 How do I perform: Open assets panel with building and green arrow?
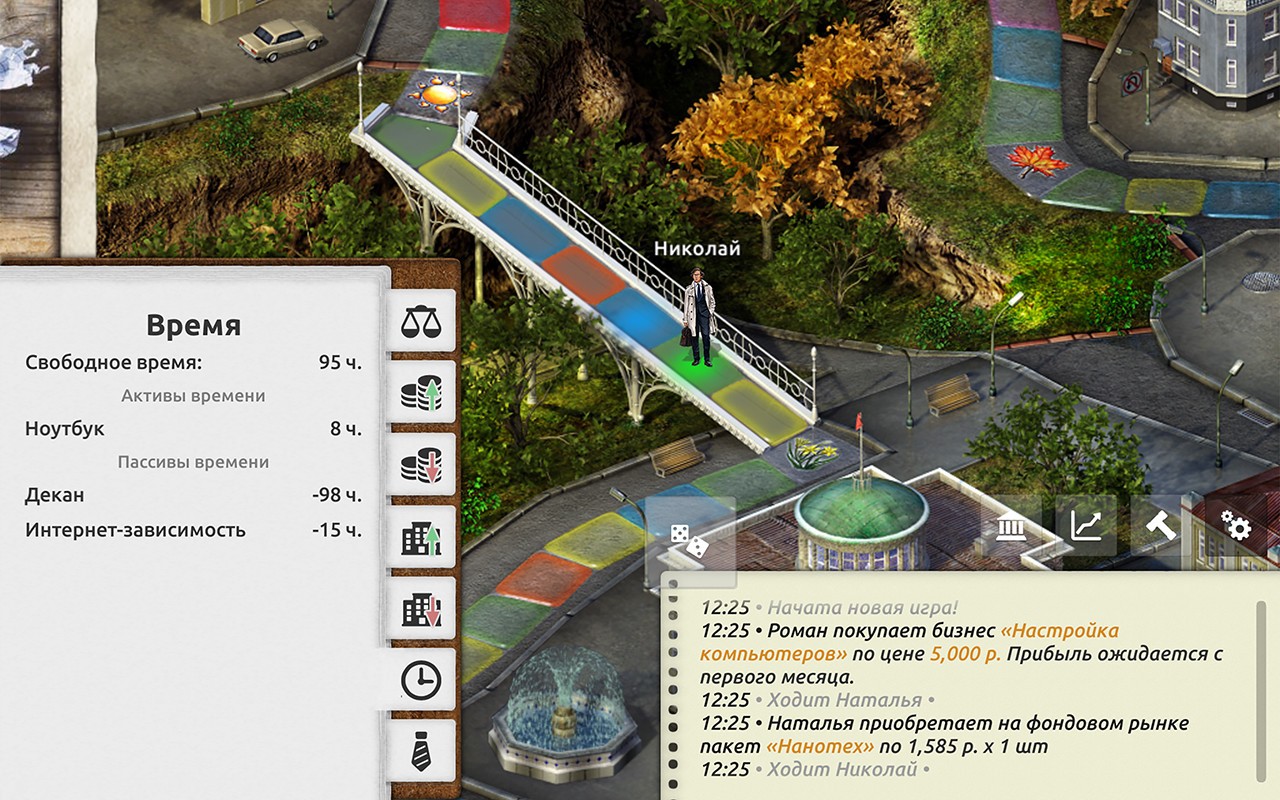point(423,538)
